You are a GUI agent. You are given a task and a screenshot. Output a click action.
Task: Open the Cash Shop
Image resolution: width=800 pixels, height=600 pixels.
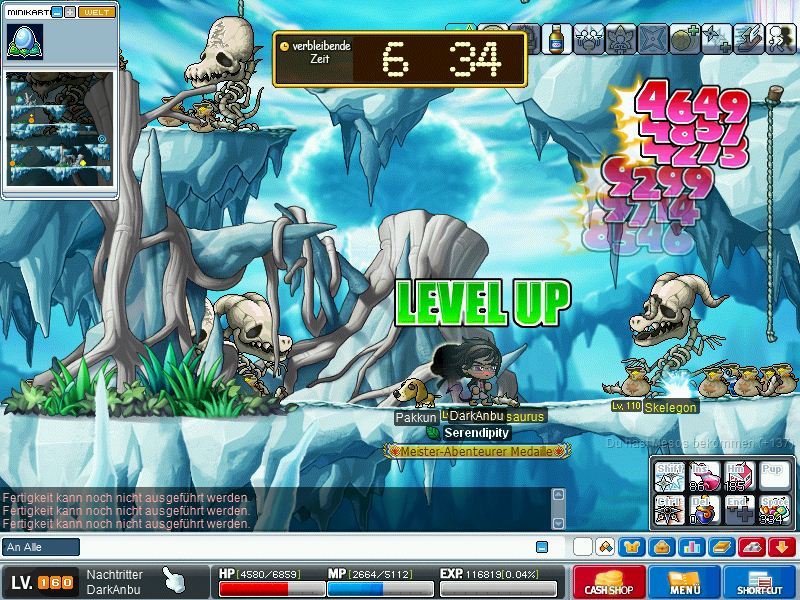point(609,582)
